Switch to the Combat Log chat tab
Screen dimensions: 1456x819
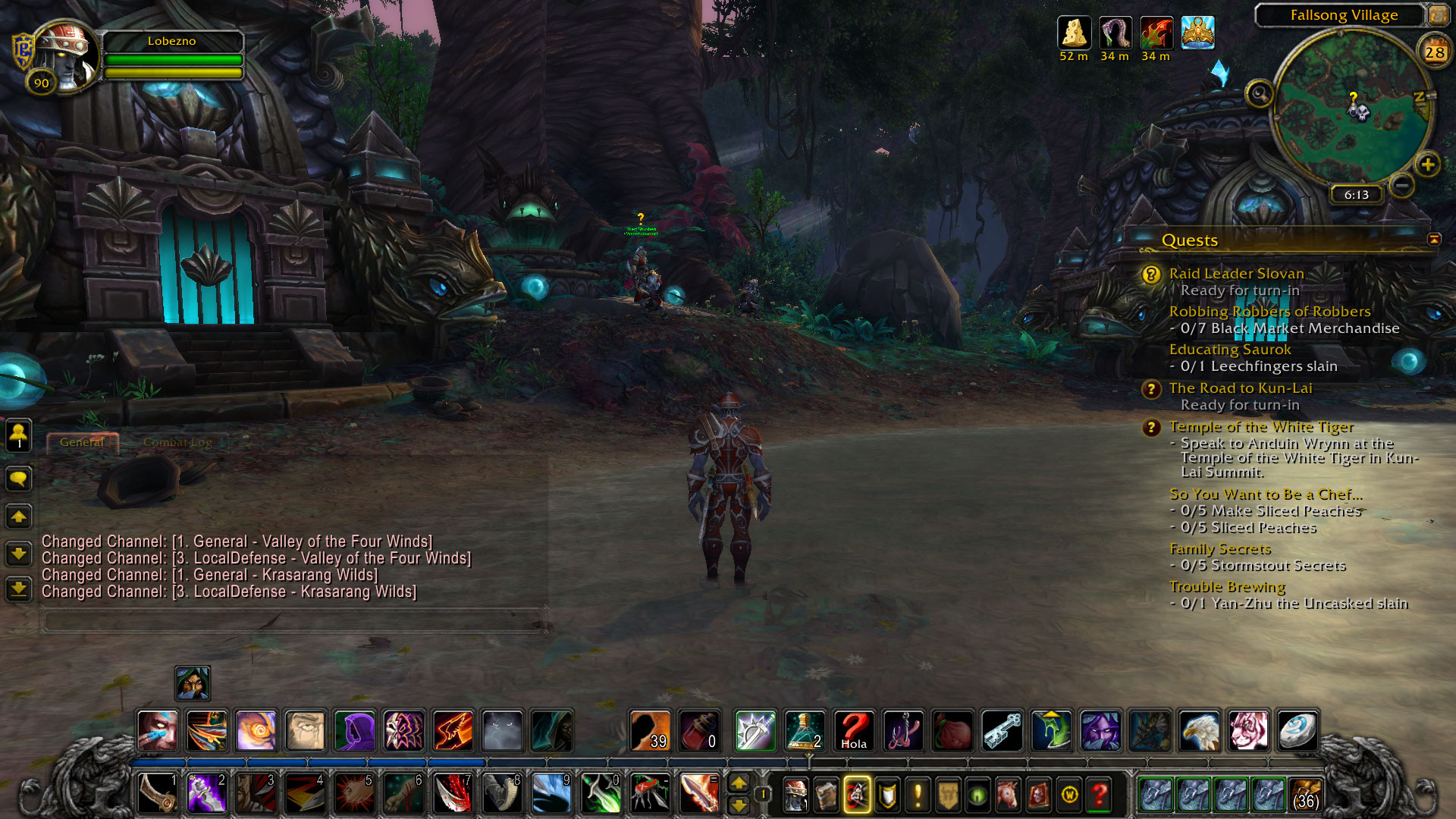pyautogui.click(x=177, y=442)
